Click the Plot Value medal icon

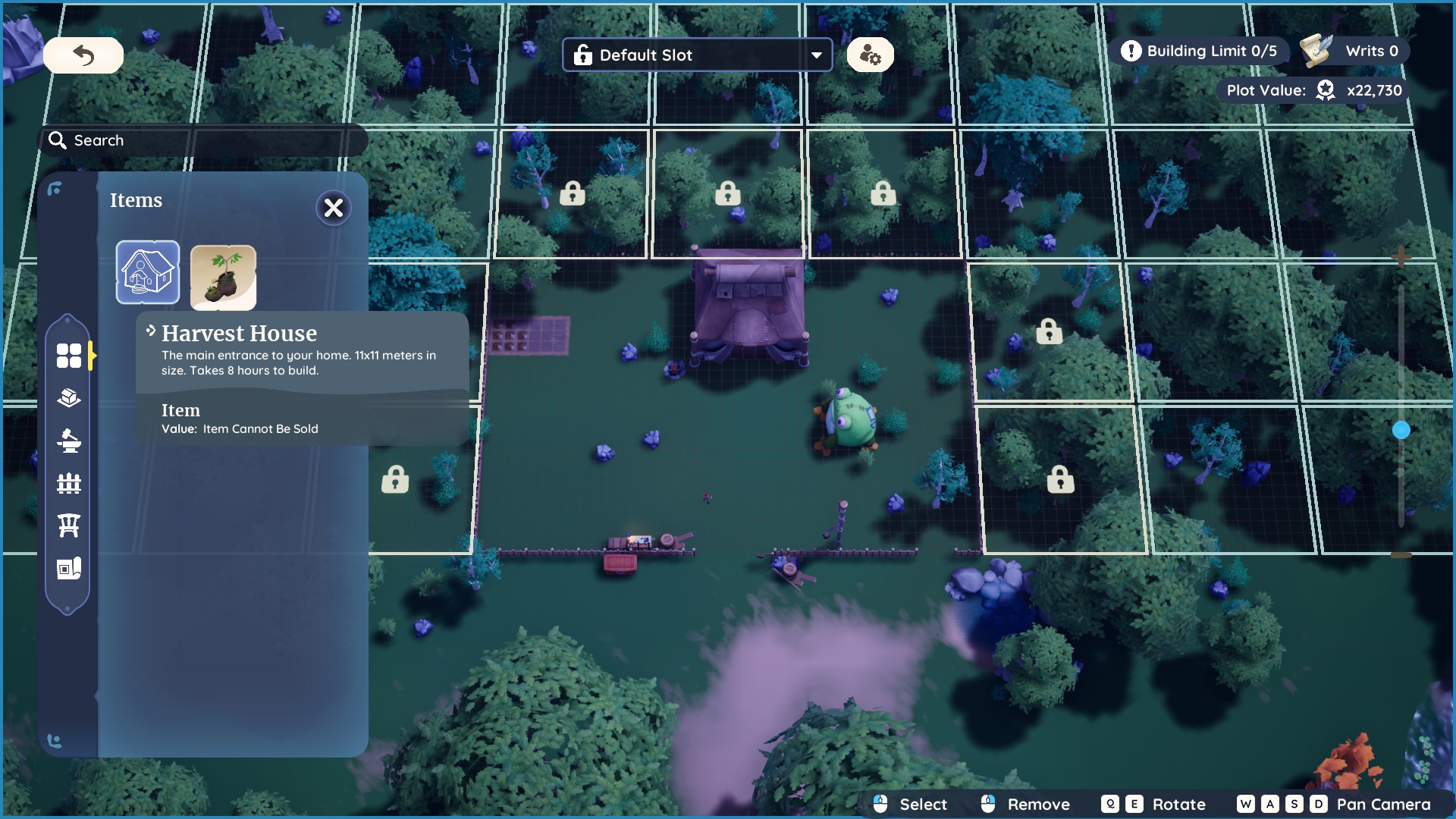(x=1325, y=89)
